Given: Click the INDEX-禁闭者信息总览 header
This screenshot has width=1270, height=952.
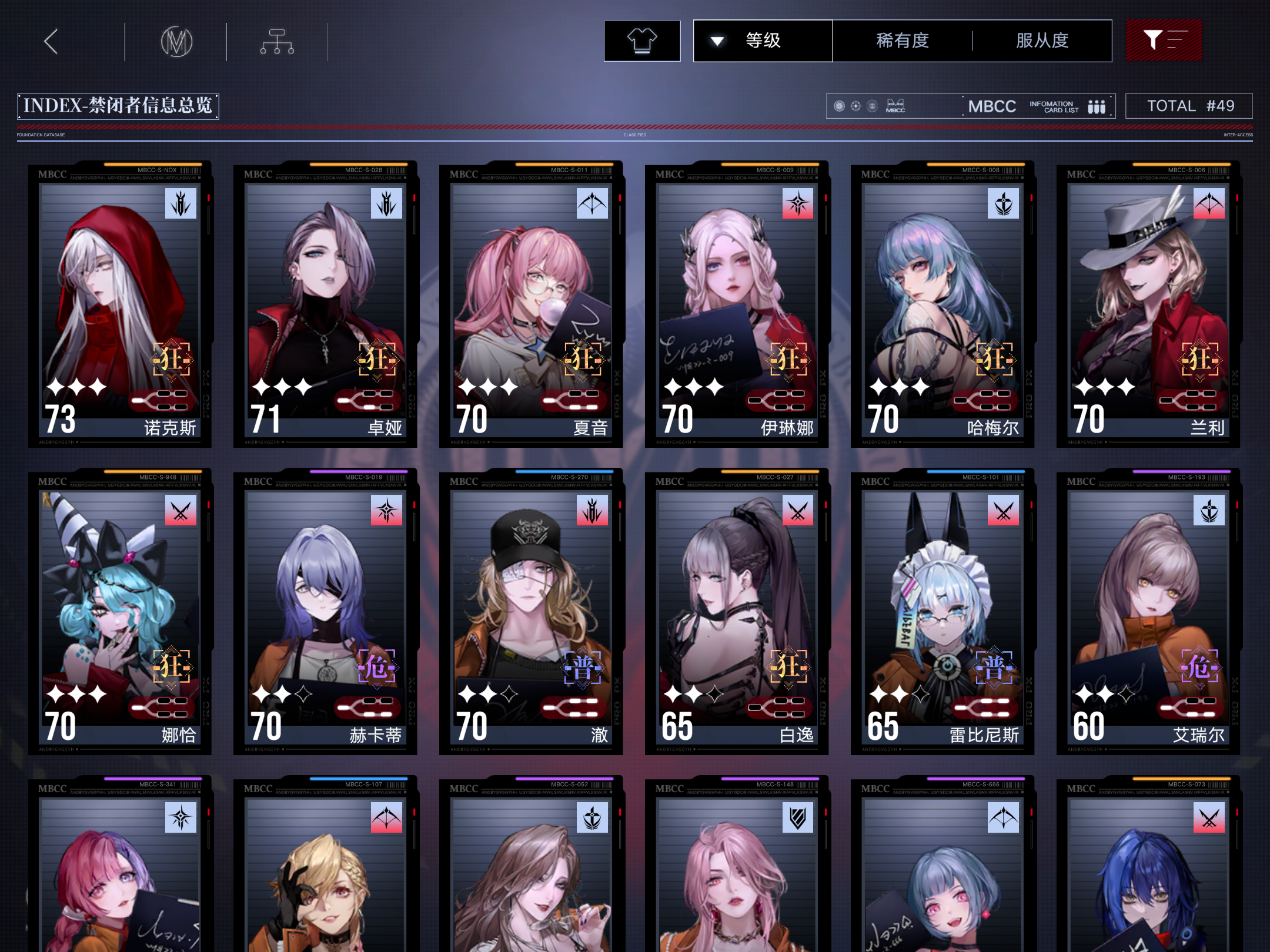Looking at the screenshot, I should click(118, 106).
